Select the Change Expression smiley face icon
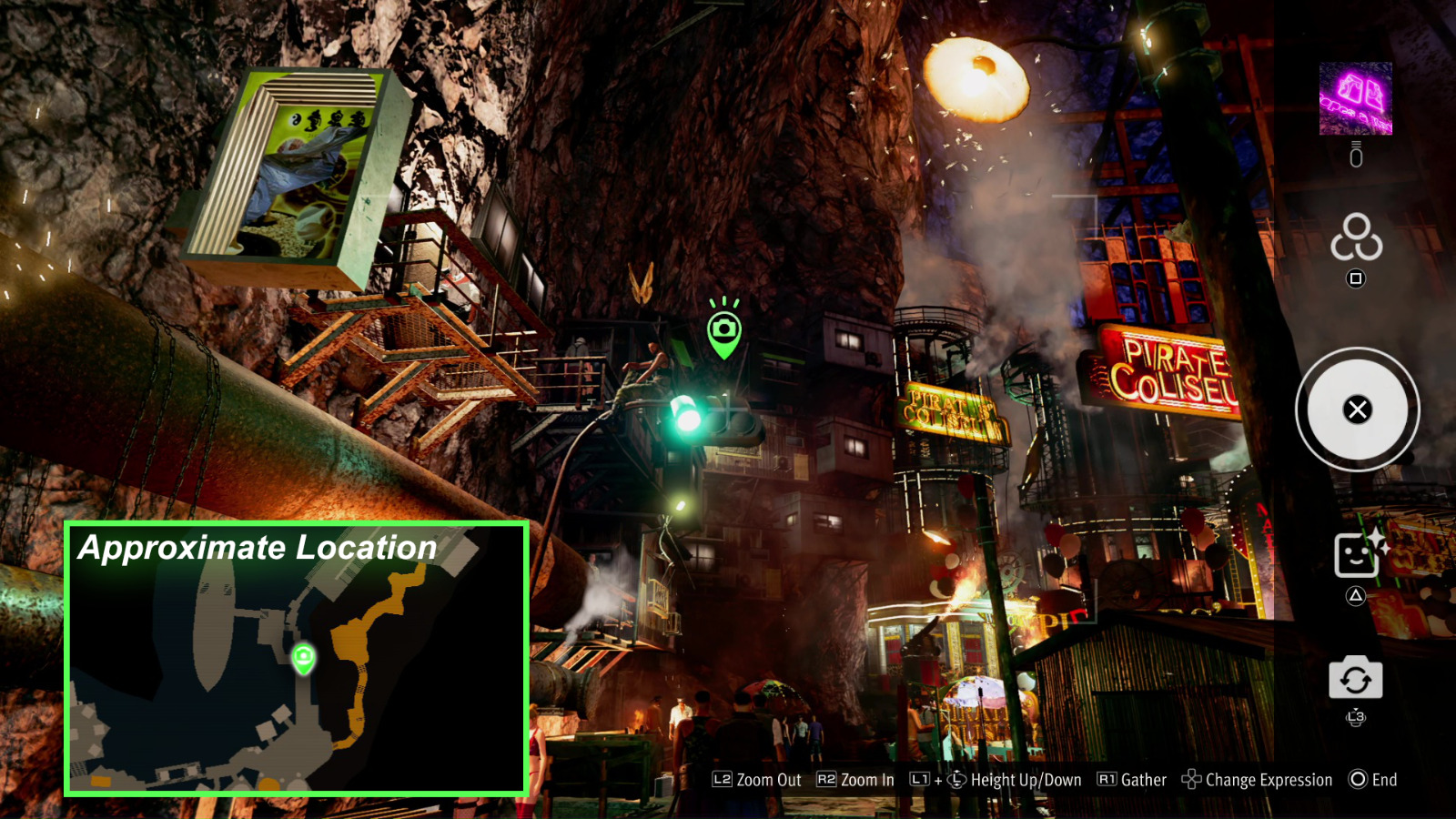The image size is (1456, 819). click(1357, 553)
